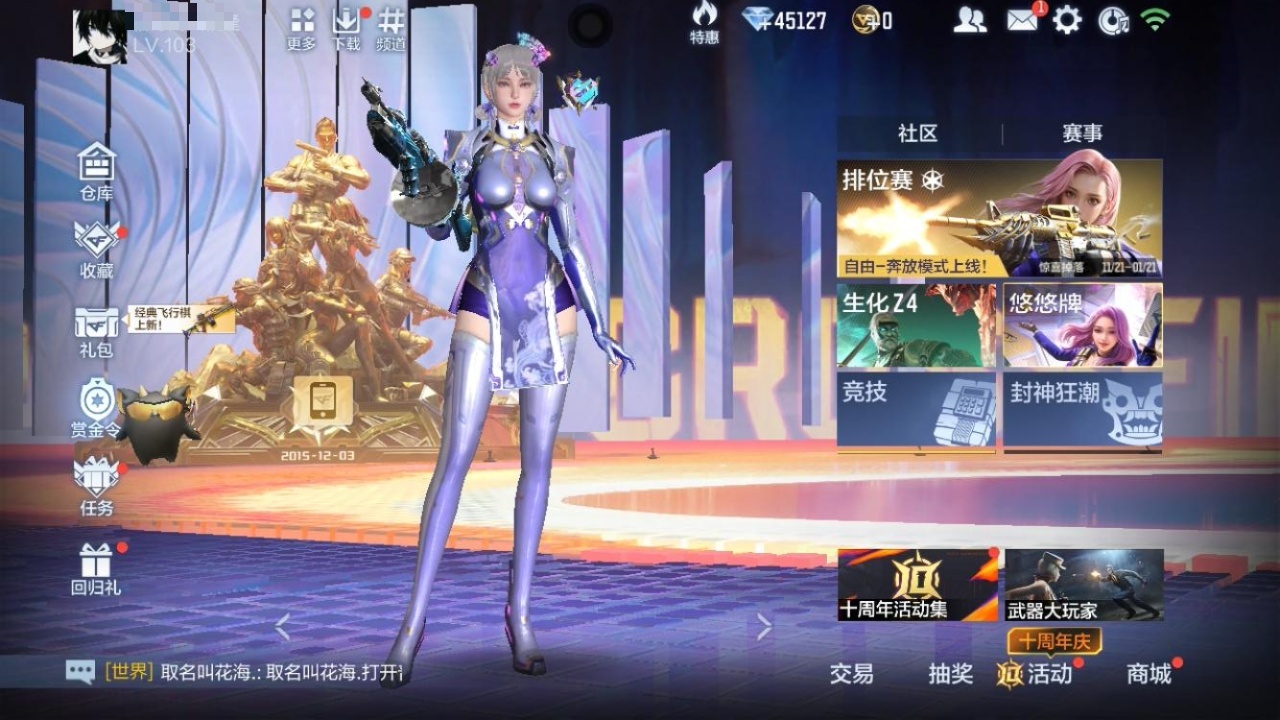Image resolution: width=1280 pixels, height=720 pixels.
Task: Open the 特惠 special offers
Action: point(705,22)
